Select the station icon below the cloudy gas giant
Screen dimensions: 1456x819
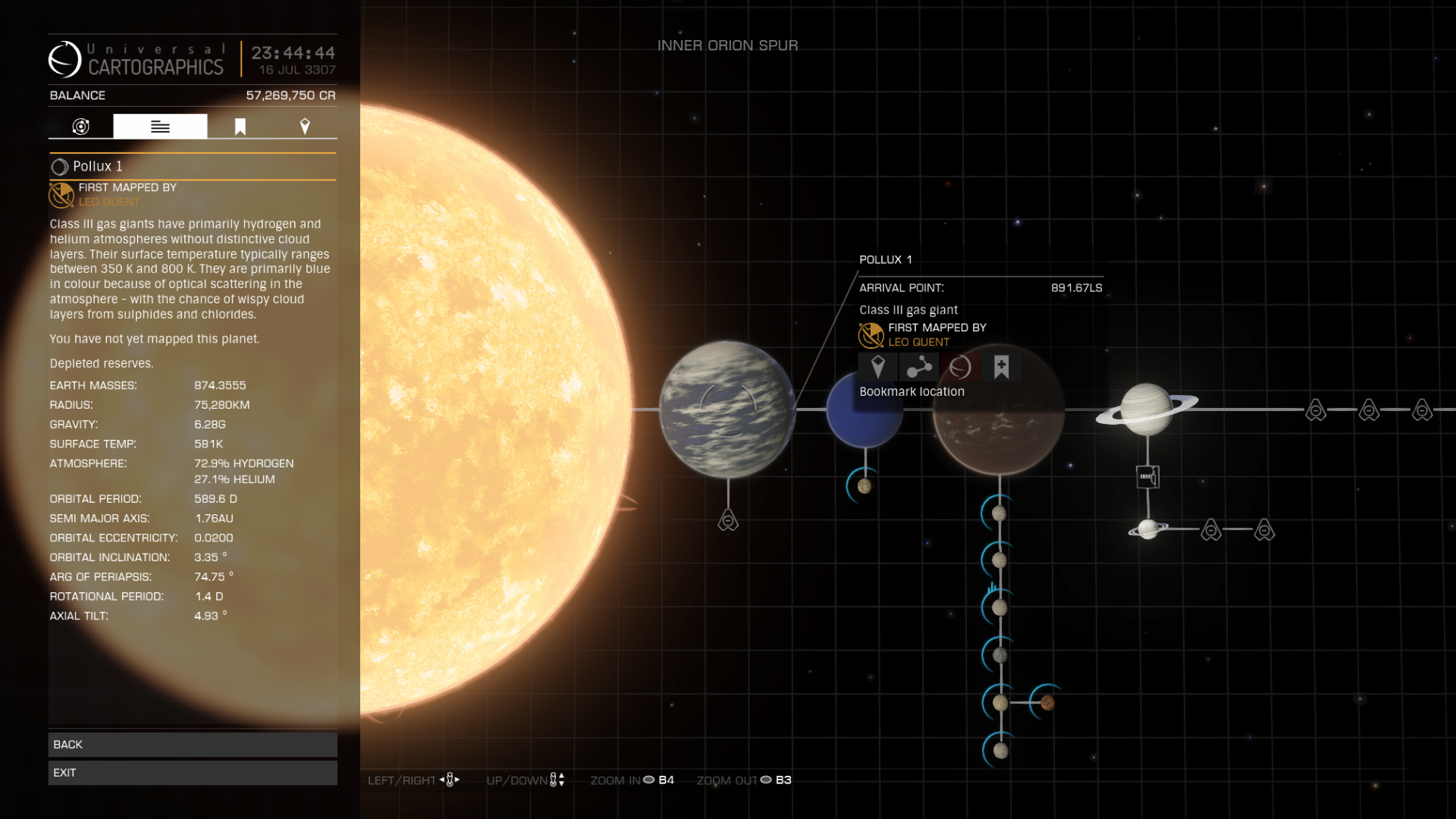pyautogui.click(x=728, y=521)
